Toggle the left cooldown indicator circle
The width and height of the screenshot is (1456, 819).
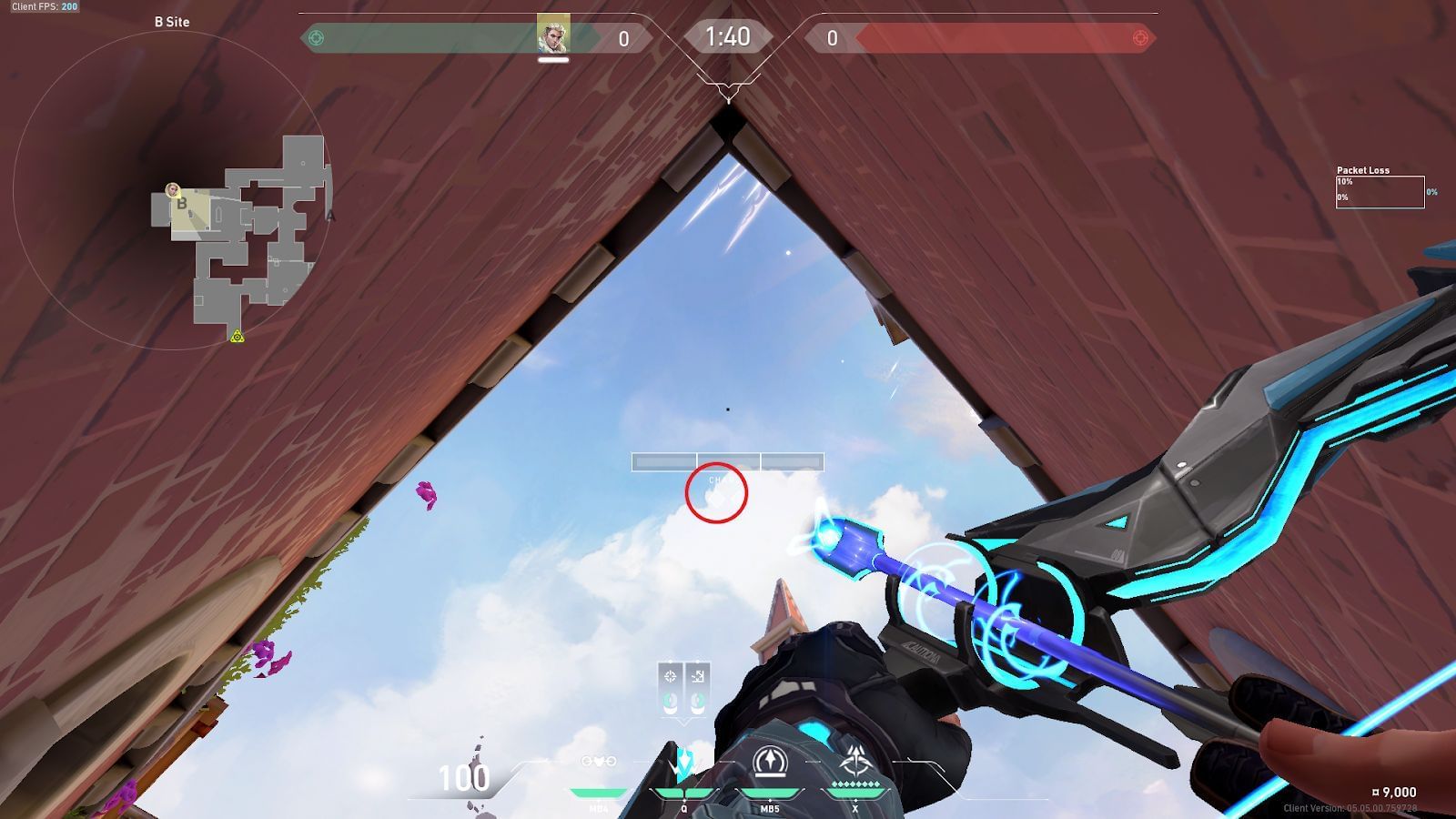tap(670, 701)
